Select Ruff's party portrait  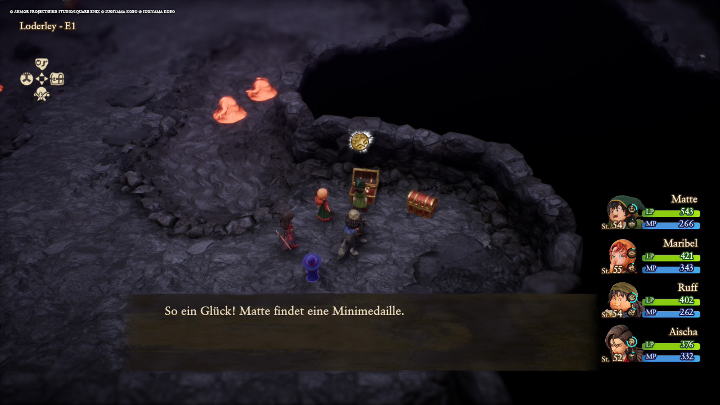tap(621, 299)
